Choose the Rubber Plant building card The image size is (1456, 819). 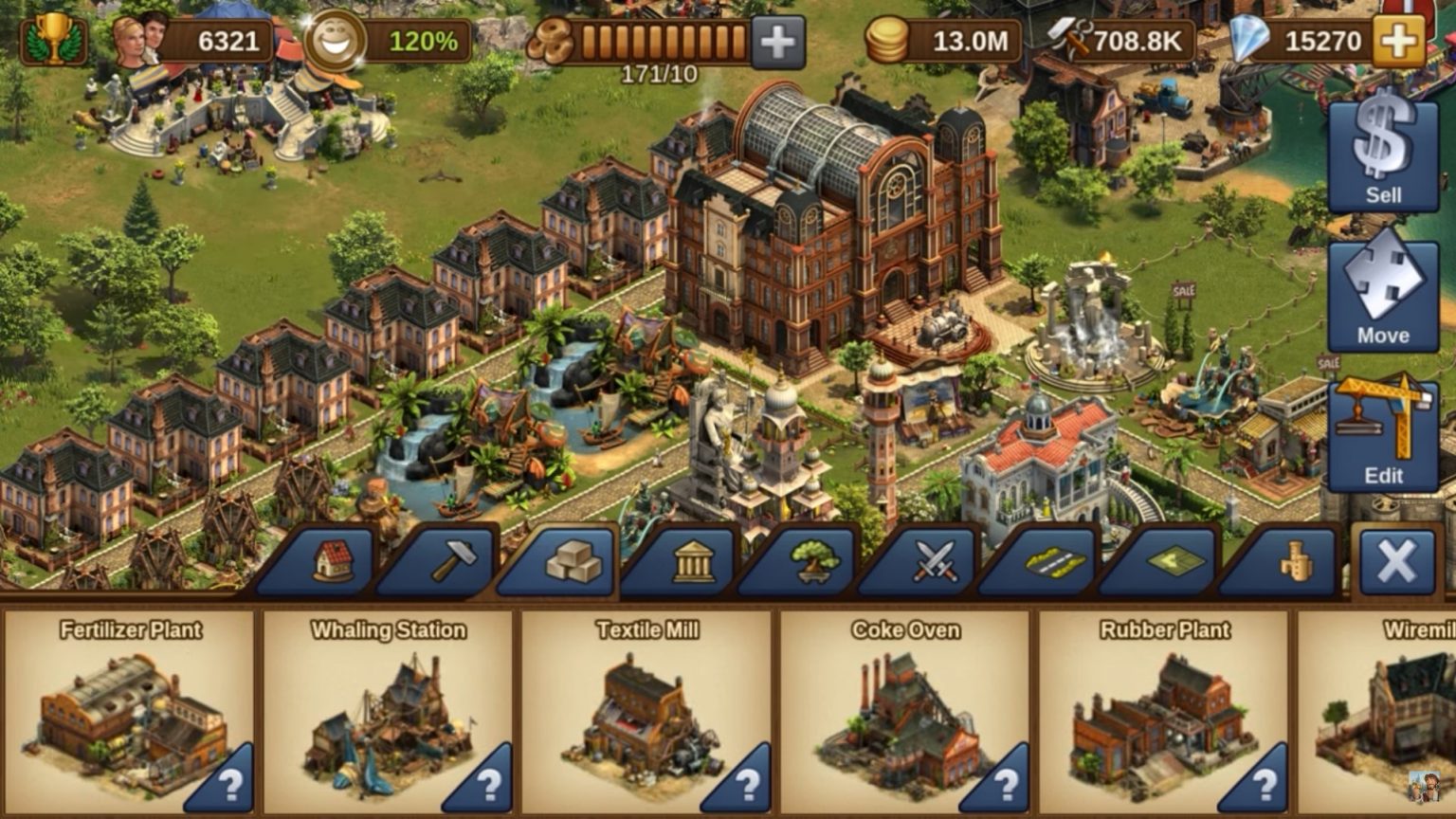tap(1164, 713)
